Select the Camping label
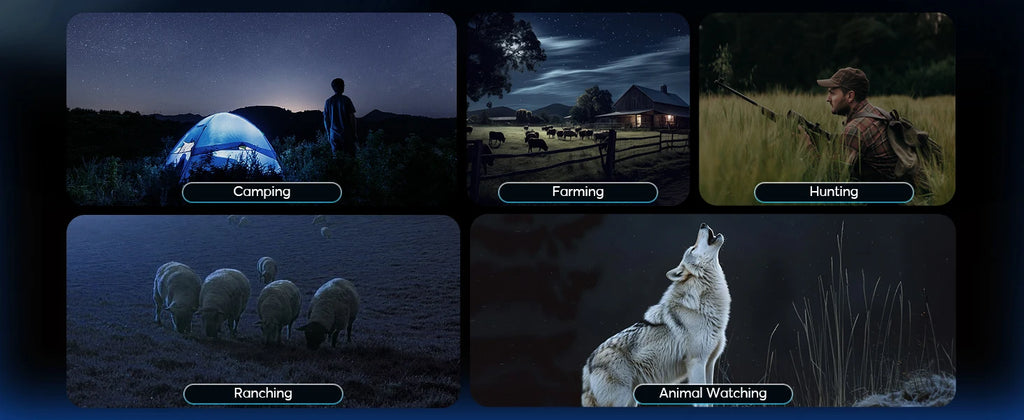The image size is (1024, 420). (261, 192)
